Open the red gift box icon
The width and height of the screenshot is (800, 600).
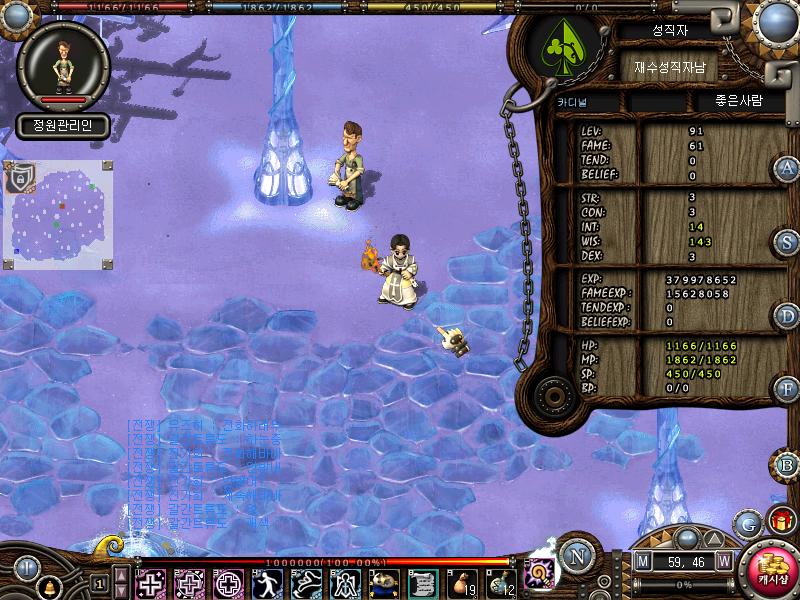[781, 520]
